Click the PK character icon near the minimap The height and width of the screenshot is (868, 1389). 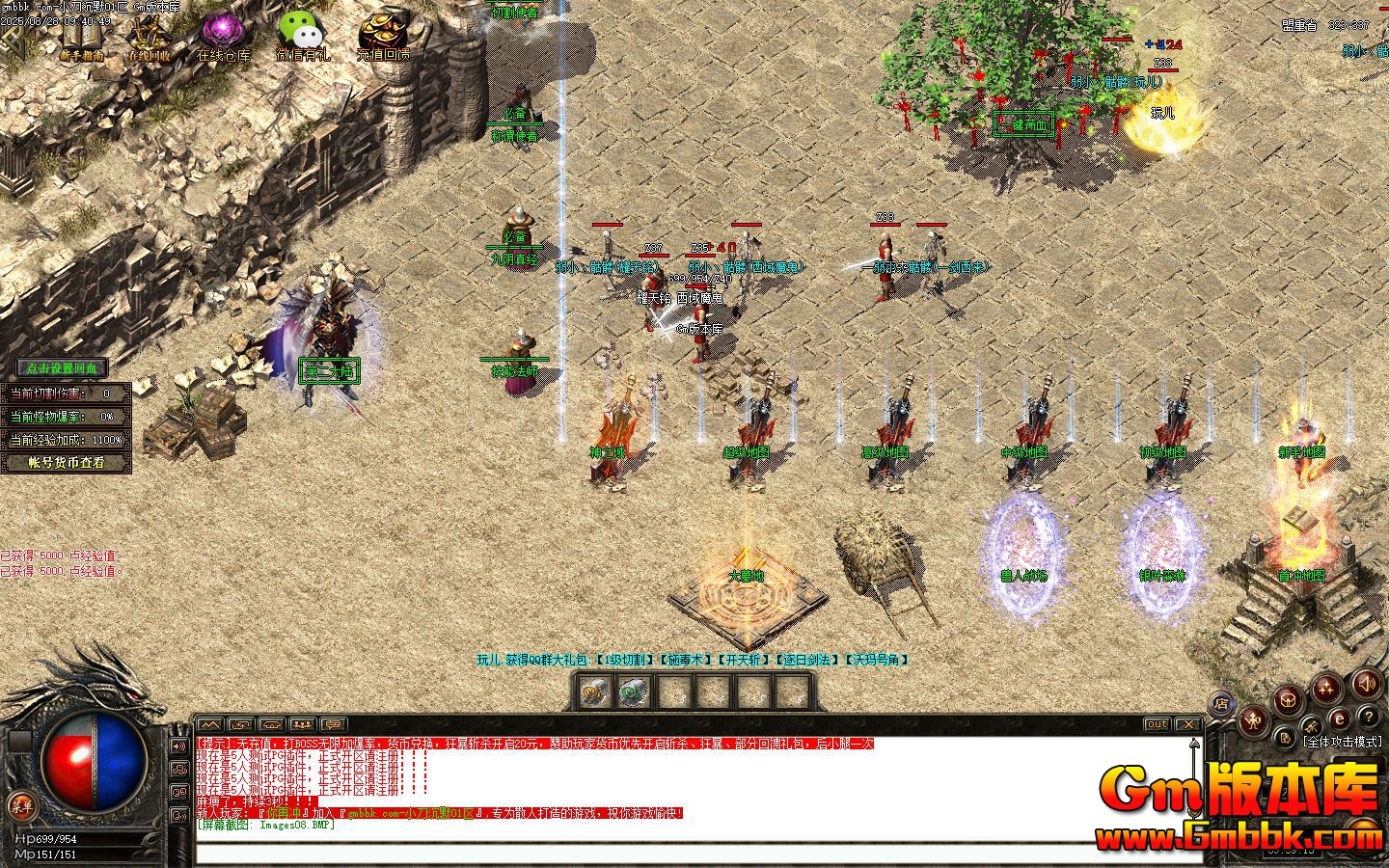(1254, 720)
